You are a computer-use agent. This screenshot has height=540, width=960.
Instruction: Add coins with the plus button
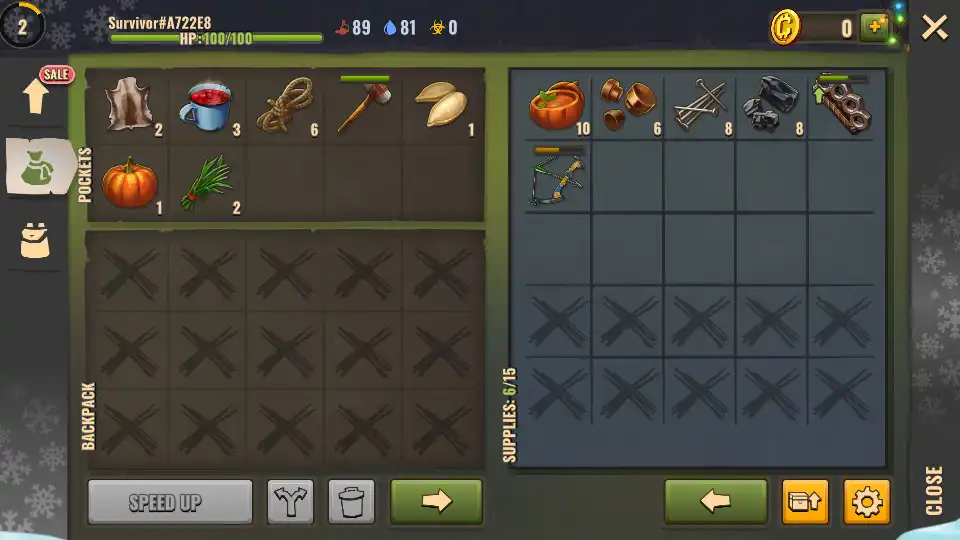tap(875, 27)
